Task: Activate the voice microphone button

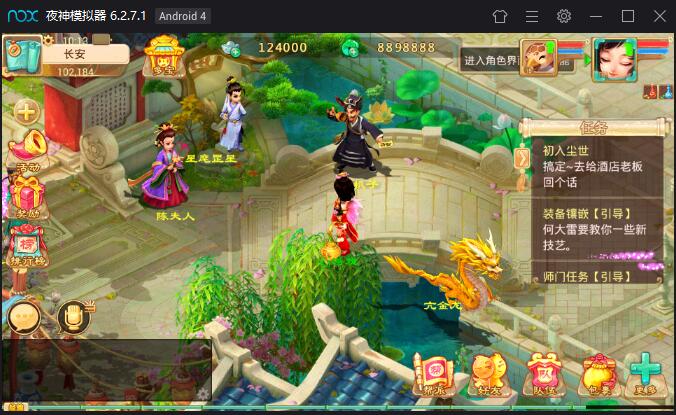Action: point(72,318)
